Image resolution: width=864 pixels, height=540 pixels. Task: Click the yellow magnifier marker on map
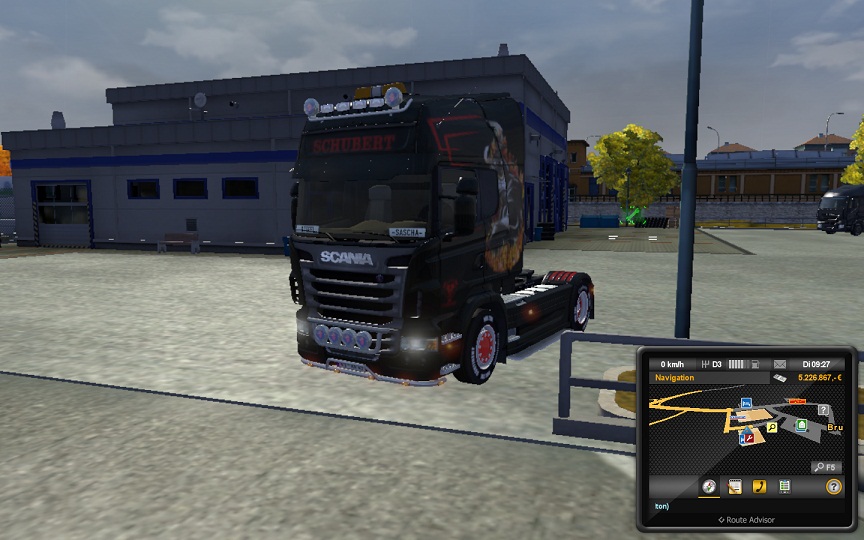pyautogui.click(x=772, y=428)
